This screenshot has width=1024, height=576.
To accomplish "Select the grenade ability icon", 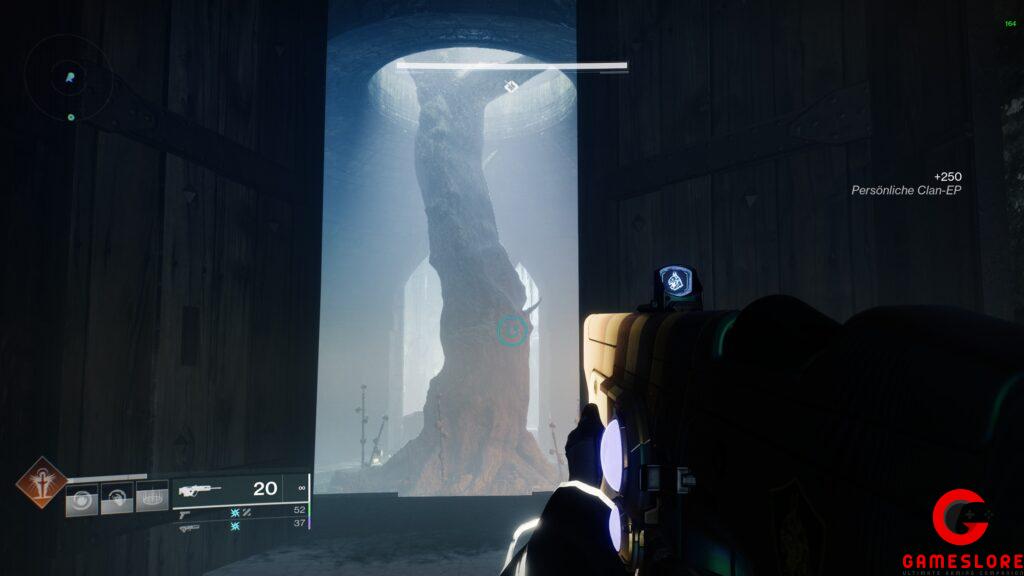I will 82,498.
